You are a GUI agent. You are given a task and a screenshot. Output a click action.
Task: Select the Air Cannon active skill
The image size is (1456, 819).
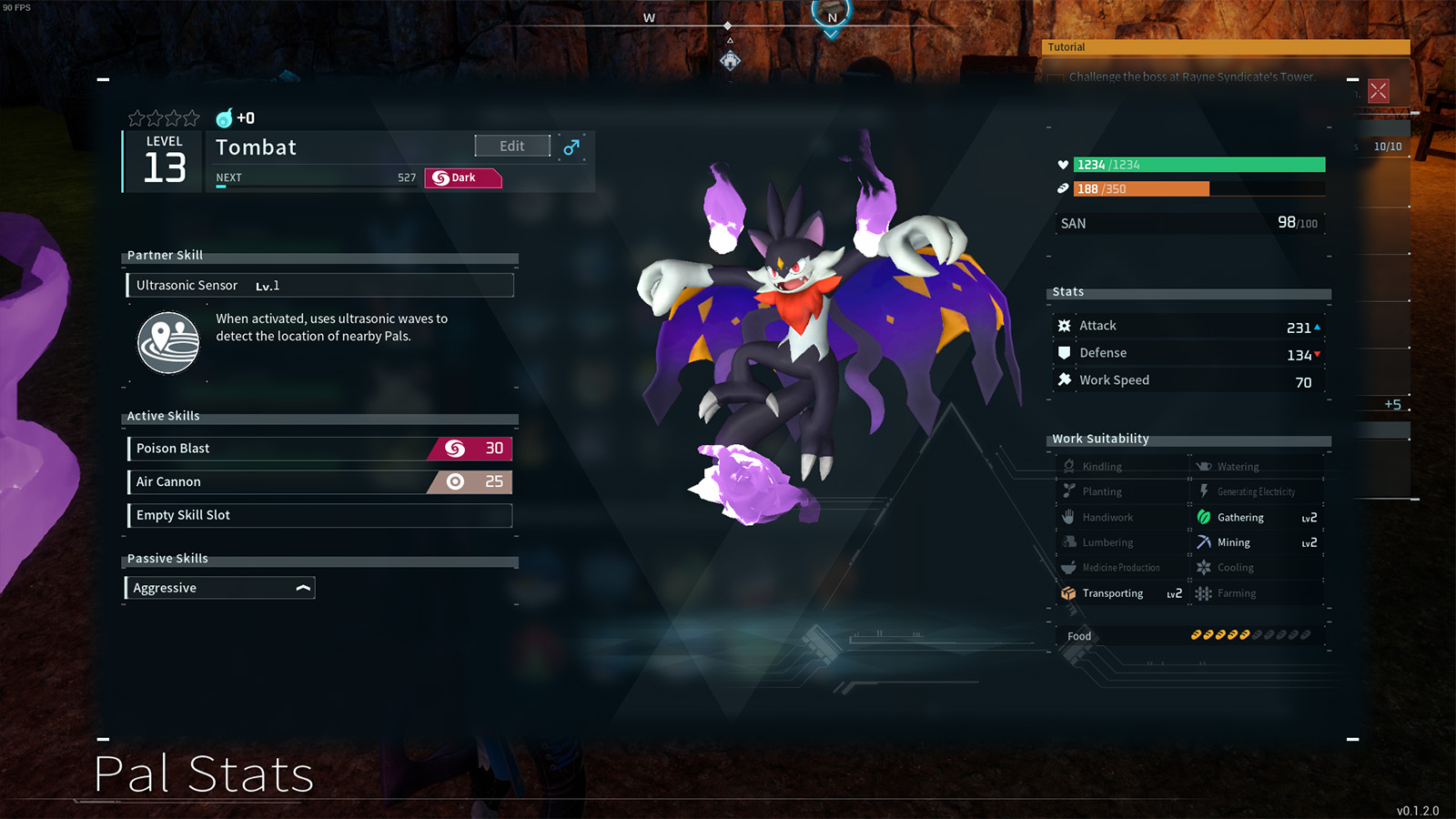(319, 482)
